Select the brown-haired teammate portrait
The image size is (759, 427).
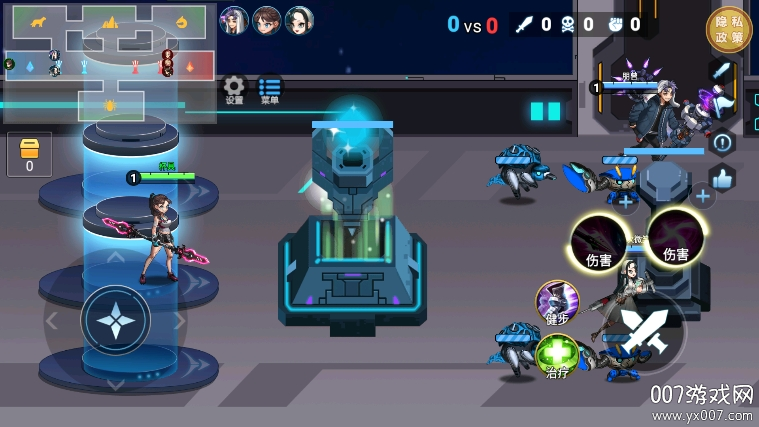pos(266,20)
